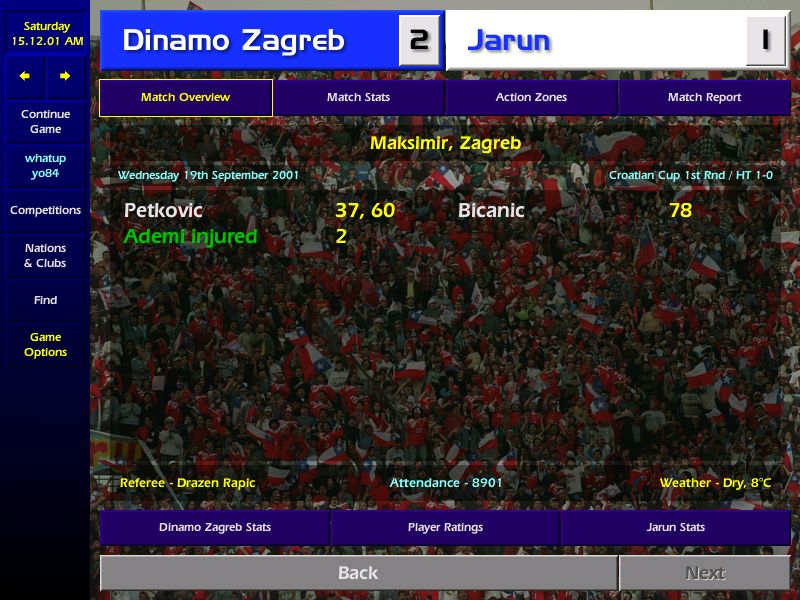Screen dimensions: 800x600
Task: Select goalscorer Bicanic
Action: 491,211
